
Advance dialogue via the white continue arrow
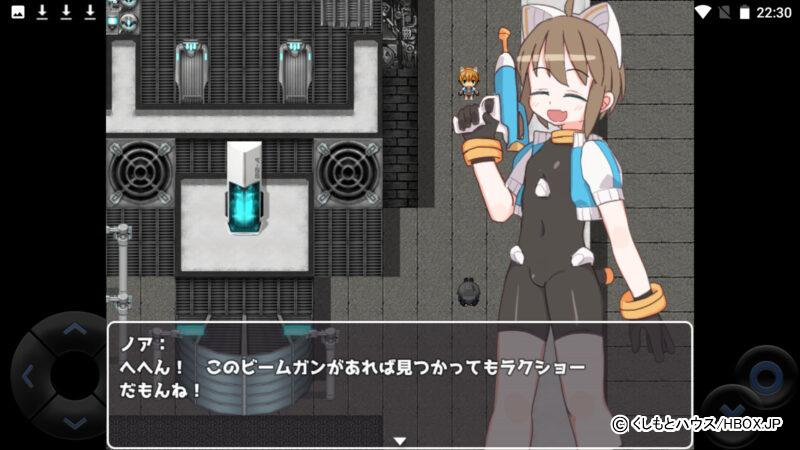coord(399,440)
